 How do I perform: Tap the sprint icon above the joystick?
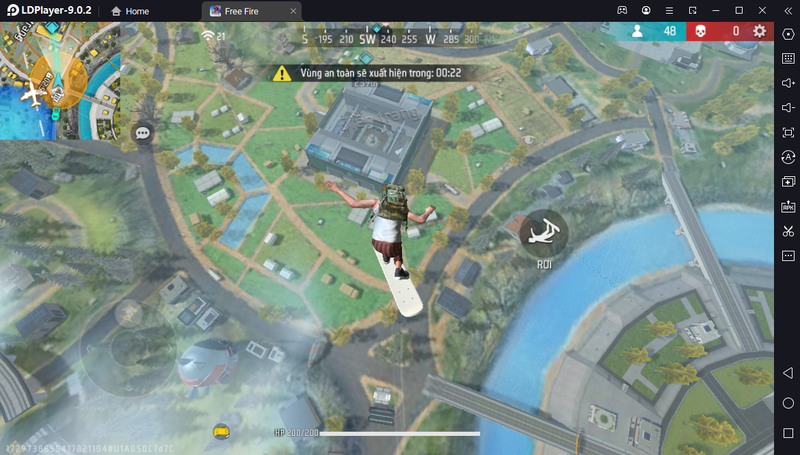click(129, 312)
